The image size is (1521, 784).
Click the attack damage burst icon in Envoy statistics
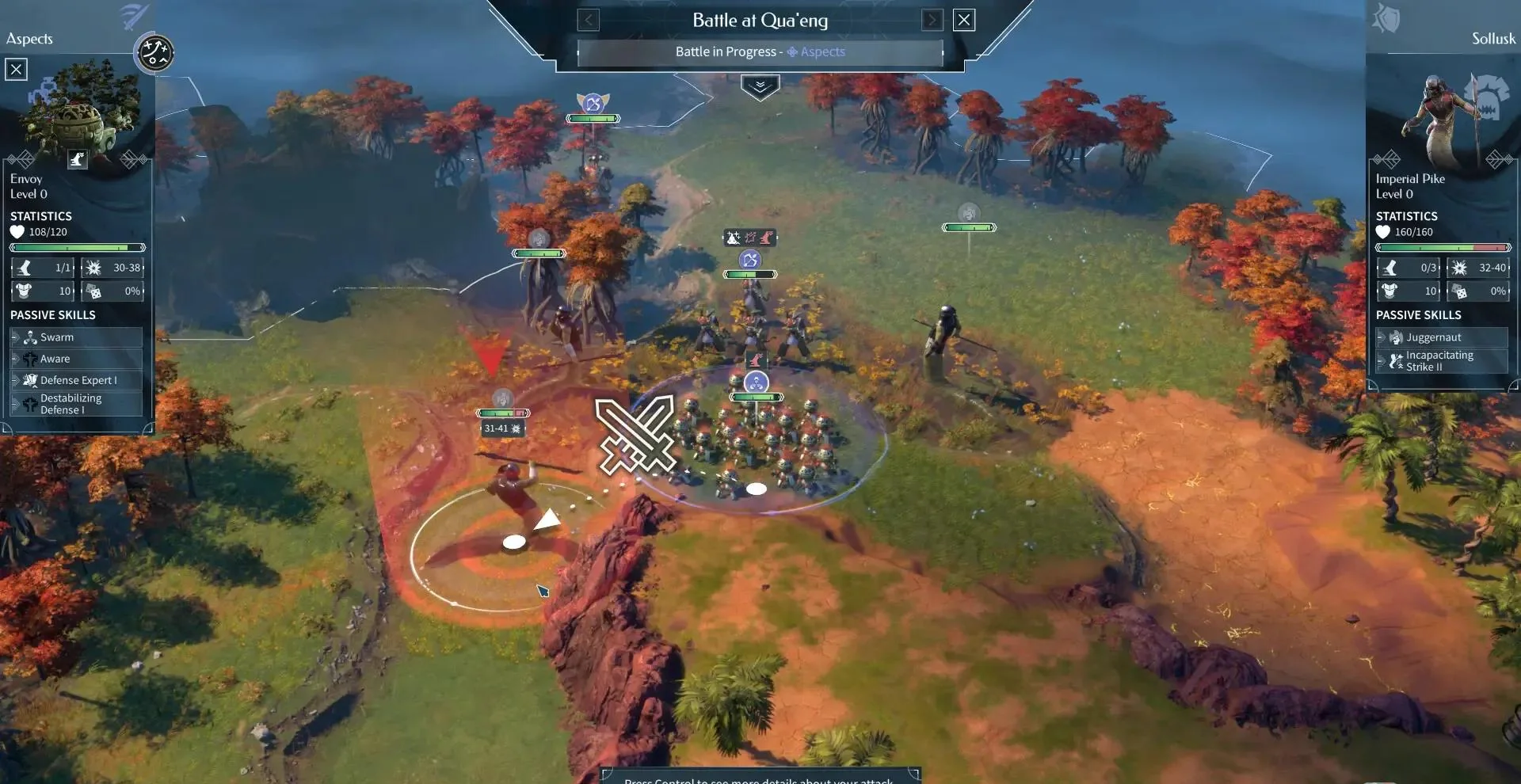93,268
